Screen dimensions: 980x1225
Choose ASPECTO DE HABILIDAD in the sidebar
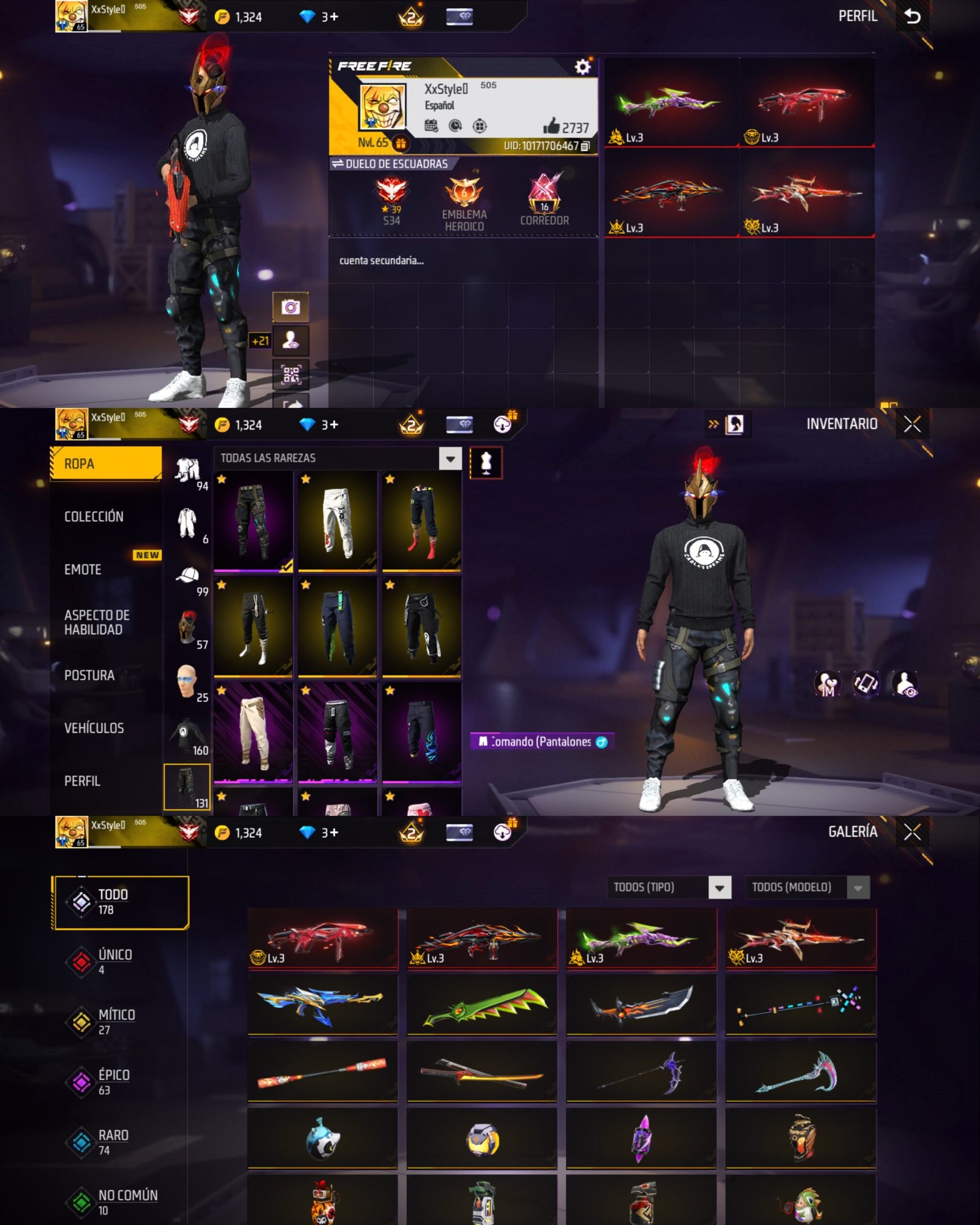point(97,622)
